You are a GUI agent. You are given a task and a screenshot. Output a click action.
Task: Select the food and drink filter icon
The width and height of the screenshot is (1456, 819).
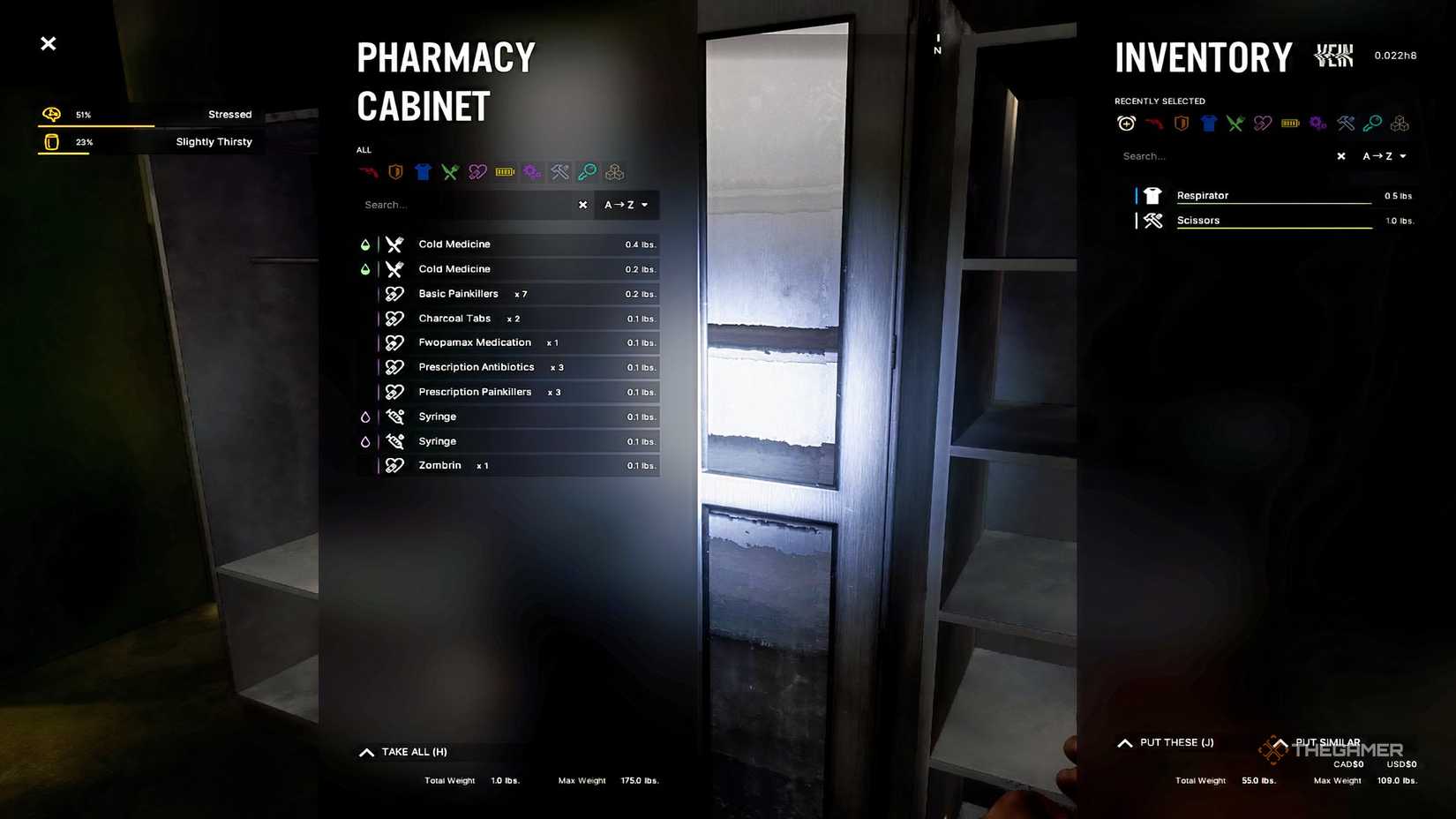450,171
